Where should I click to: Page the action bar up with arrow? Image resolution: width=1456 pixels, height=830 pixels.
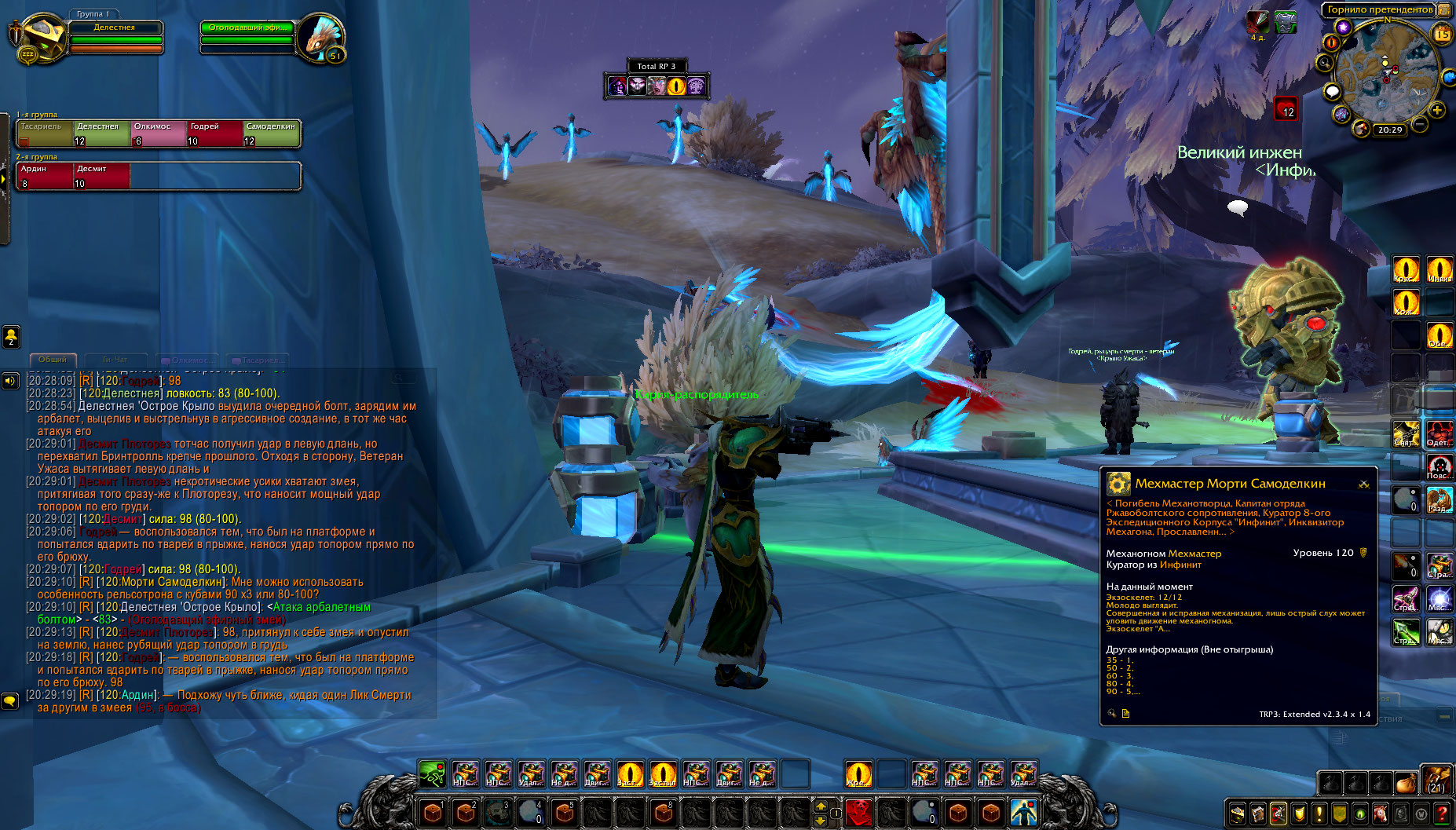[821, 806]
